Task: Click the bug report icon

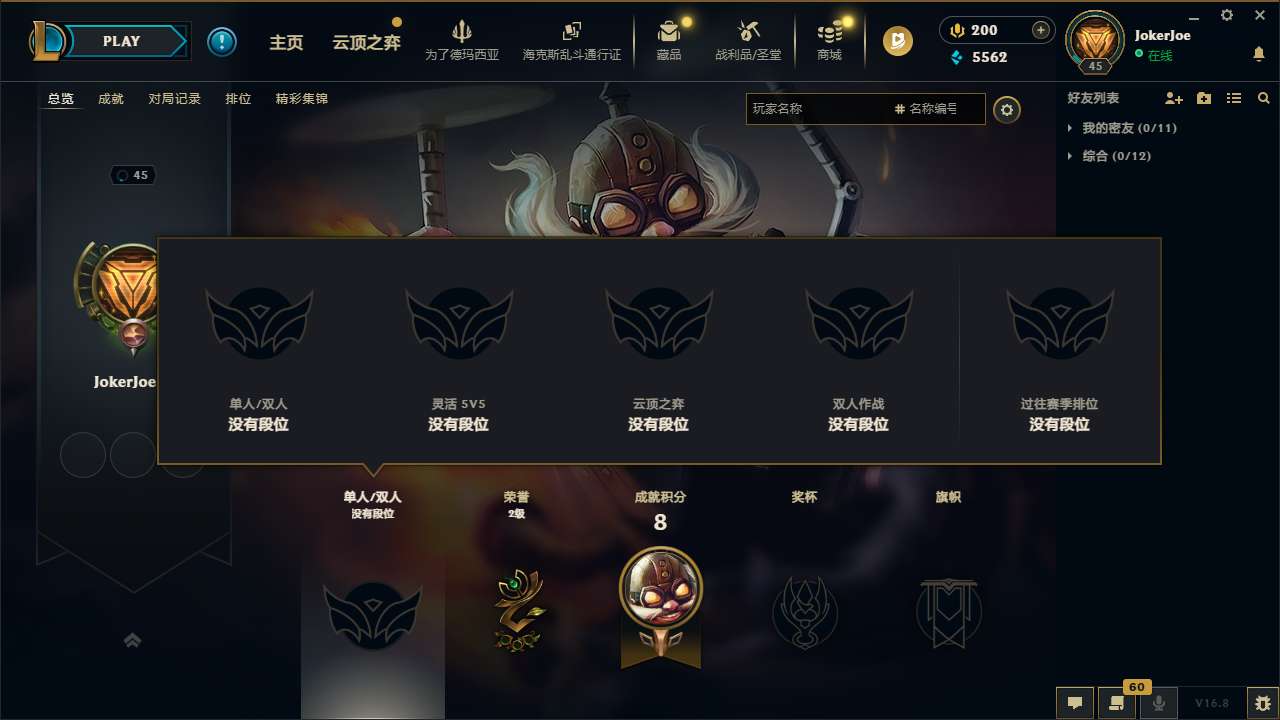Action: click(x=1240, y=704)
